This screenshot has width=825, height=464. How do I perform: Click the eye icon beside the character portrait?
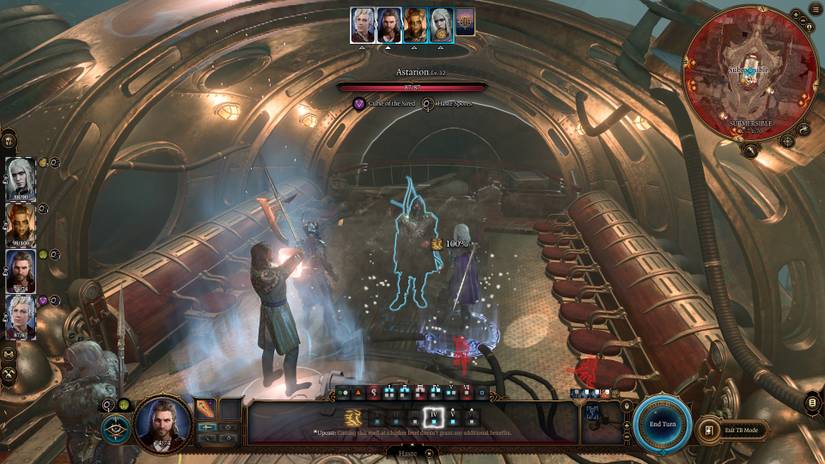click(114, 429)
